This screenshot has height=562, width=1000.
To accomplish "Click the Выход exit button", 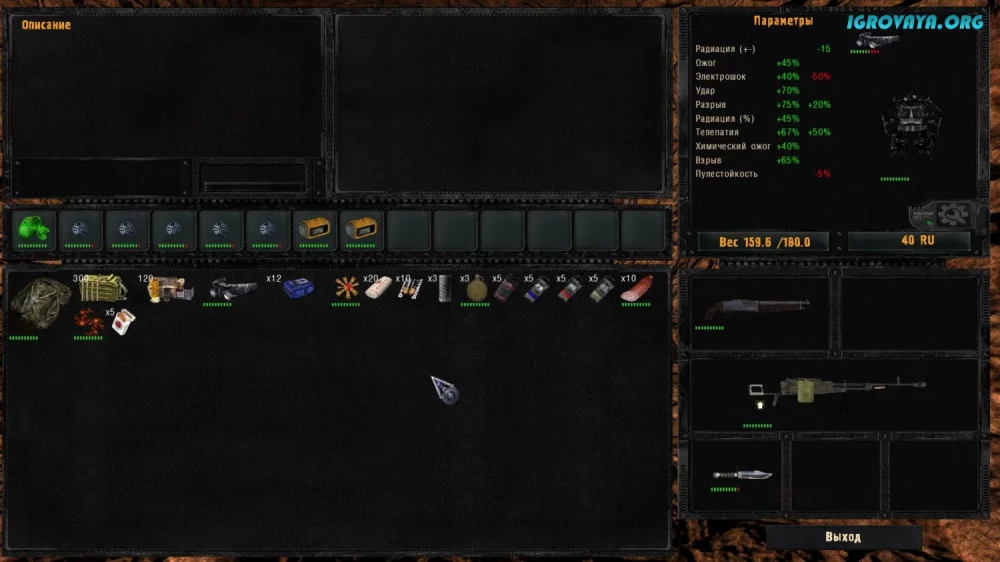I will pyautogui.click(x=843, y=537).
